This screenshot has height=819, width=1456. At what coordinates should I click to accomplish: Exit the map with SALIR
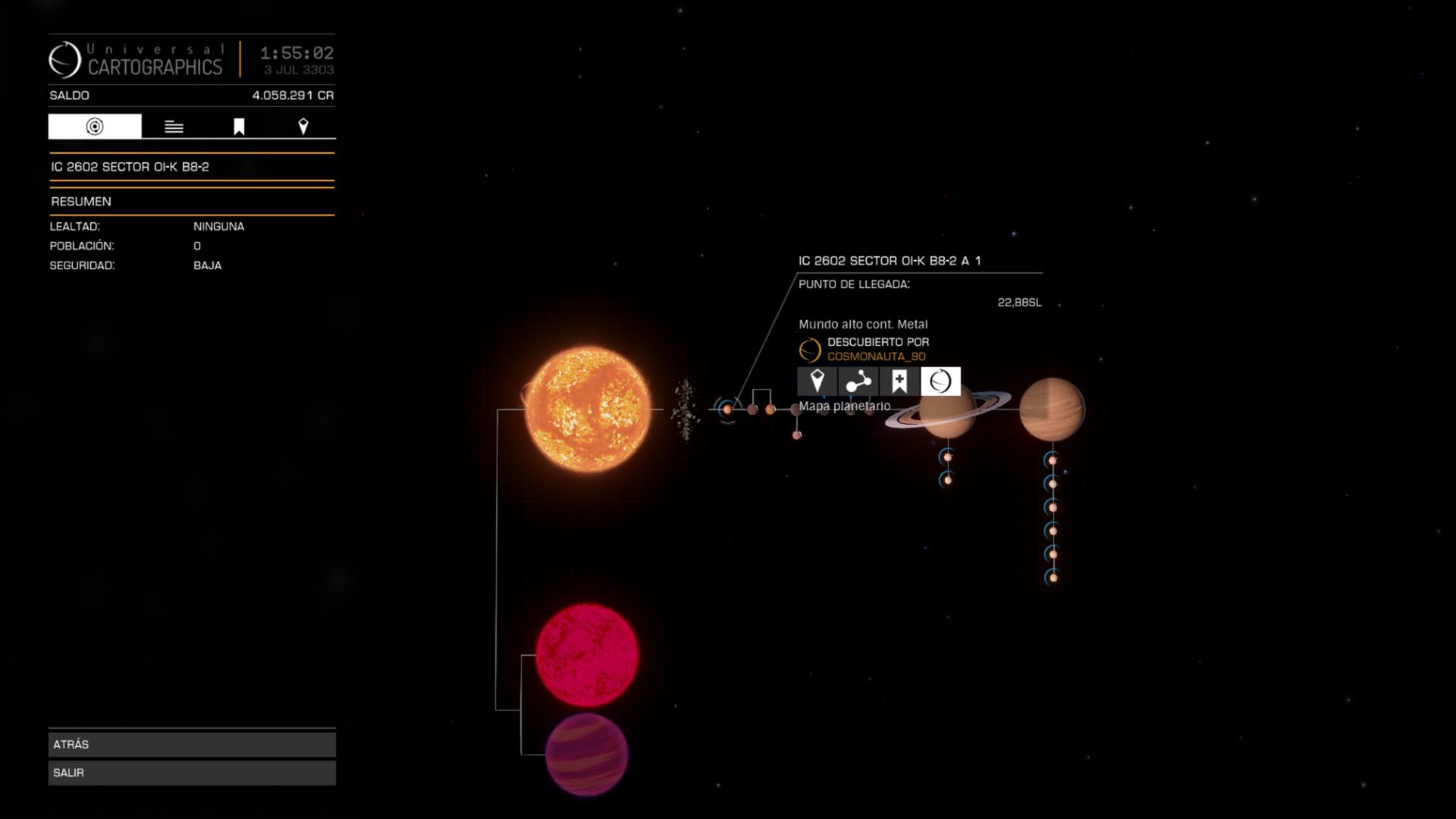tap(192, 772)
